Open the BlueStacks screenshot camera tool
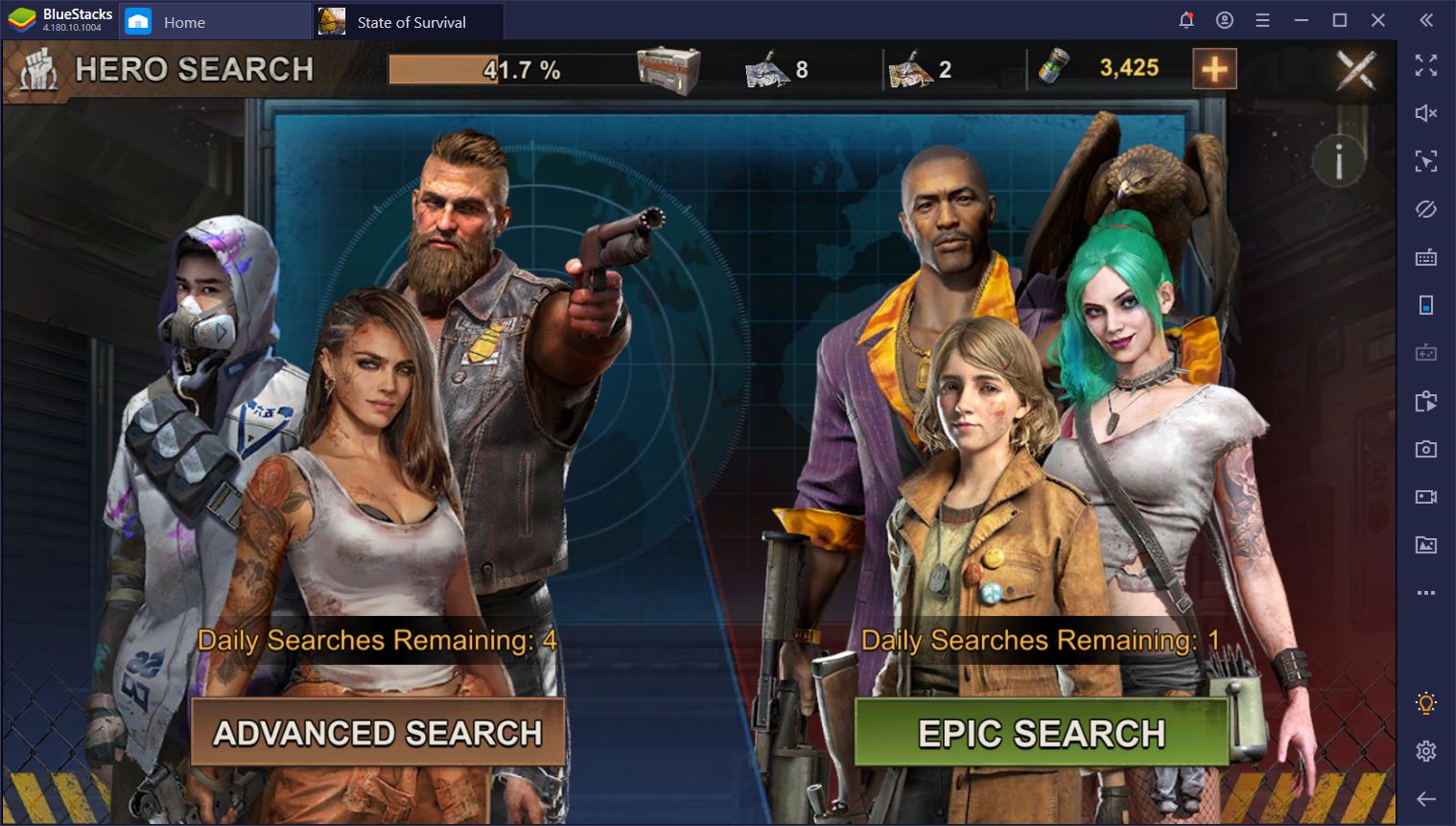Screen dimensions: 1456x826 (x=1427, y=448)
